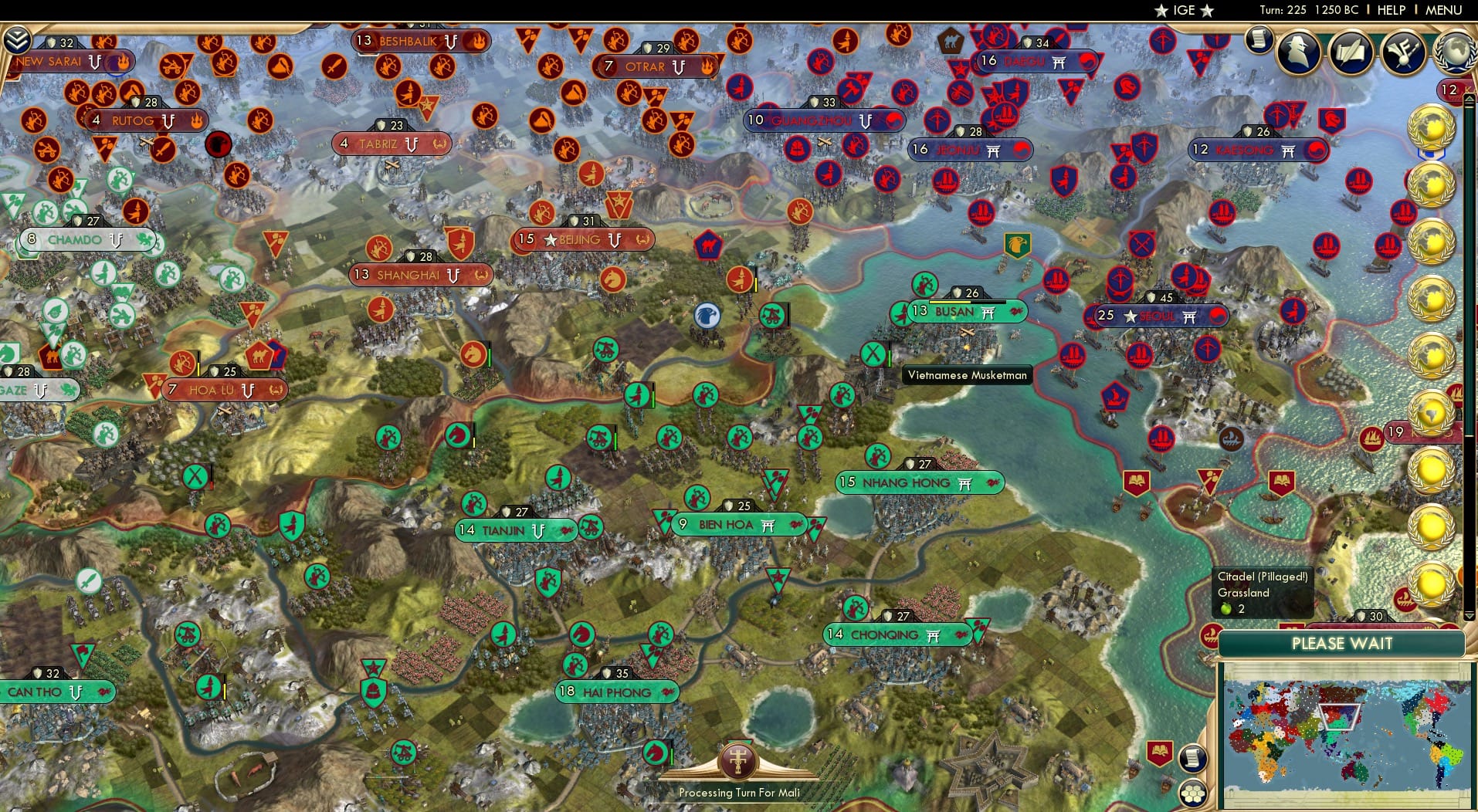Image resolution: width=1478 pixels, height=812 pixels.
Task: Open the Notification Log scroll icon
Action: tap(1259, 40)
